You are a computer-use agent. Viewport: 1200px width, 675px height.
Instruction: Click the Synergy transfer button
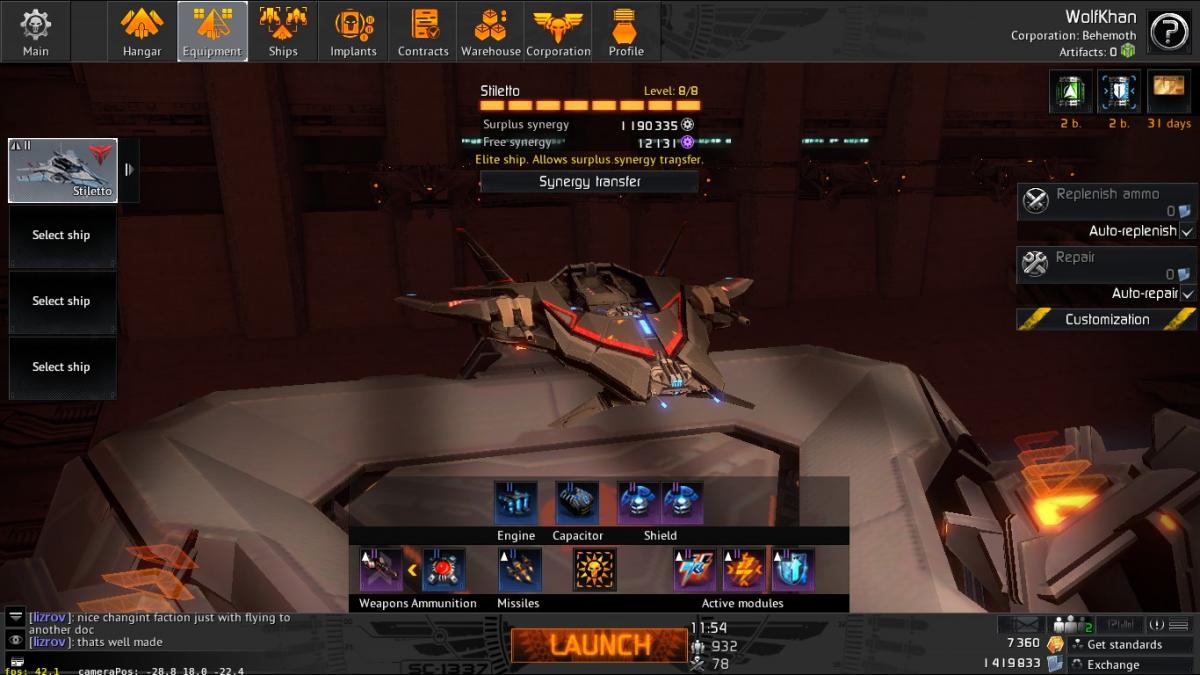[589, 182]
